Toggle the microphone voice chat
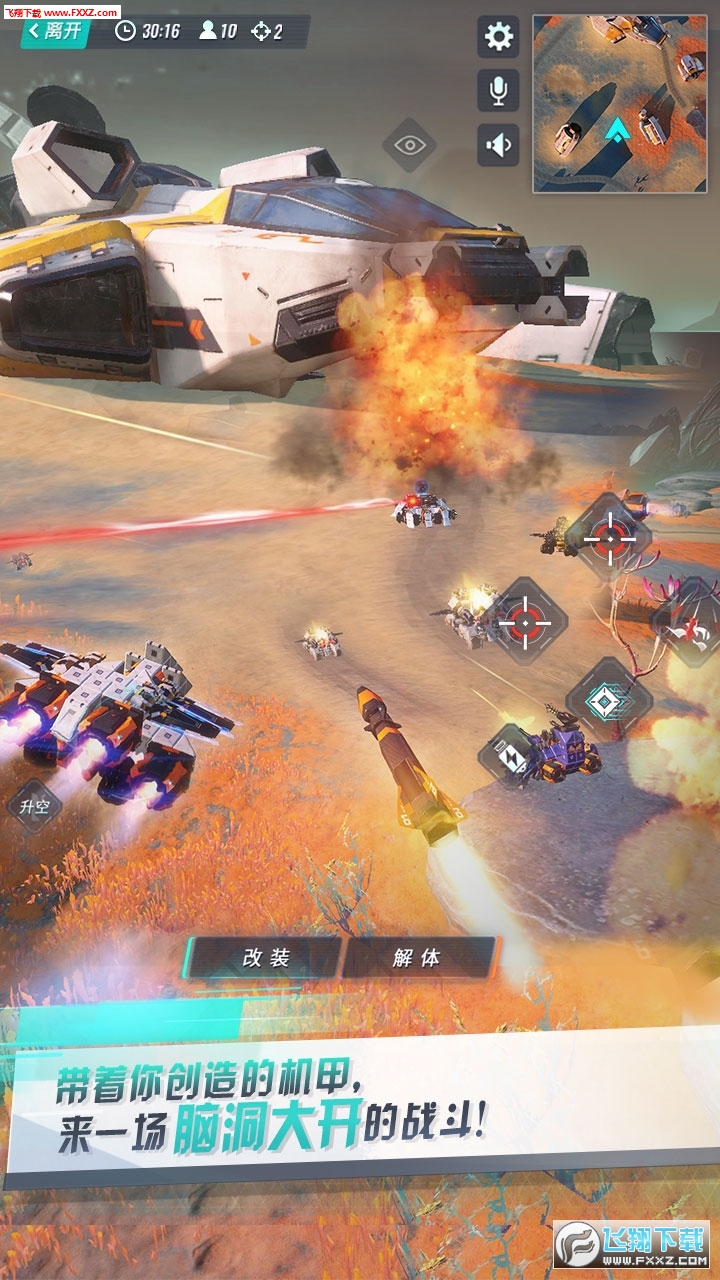The width and height of the screenshot is (720, 1280). 498,91
